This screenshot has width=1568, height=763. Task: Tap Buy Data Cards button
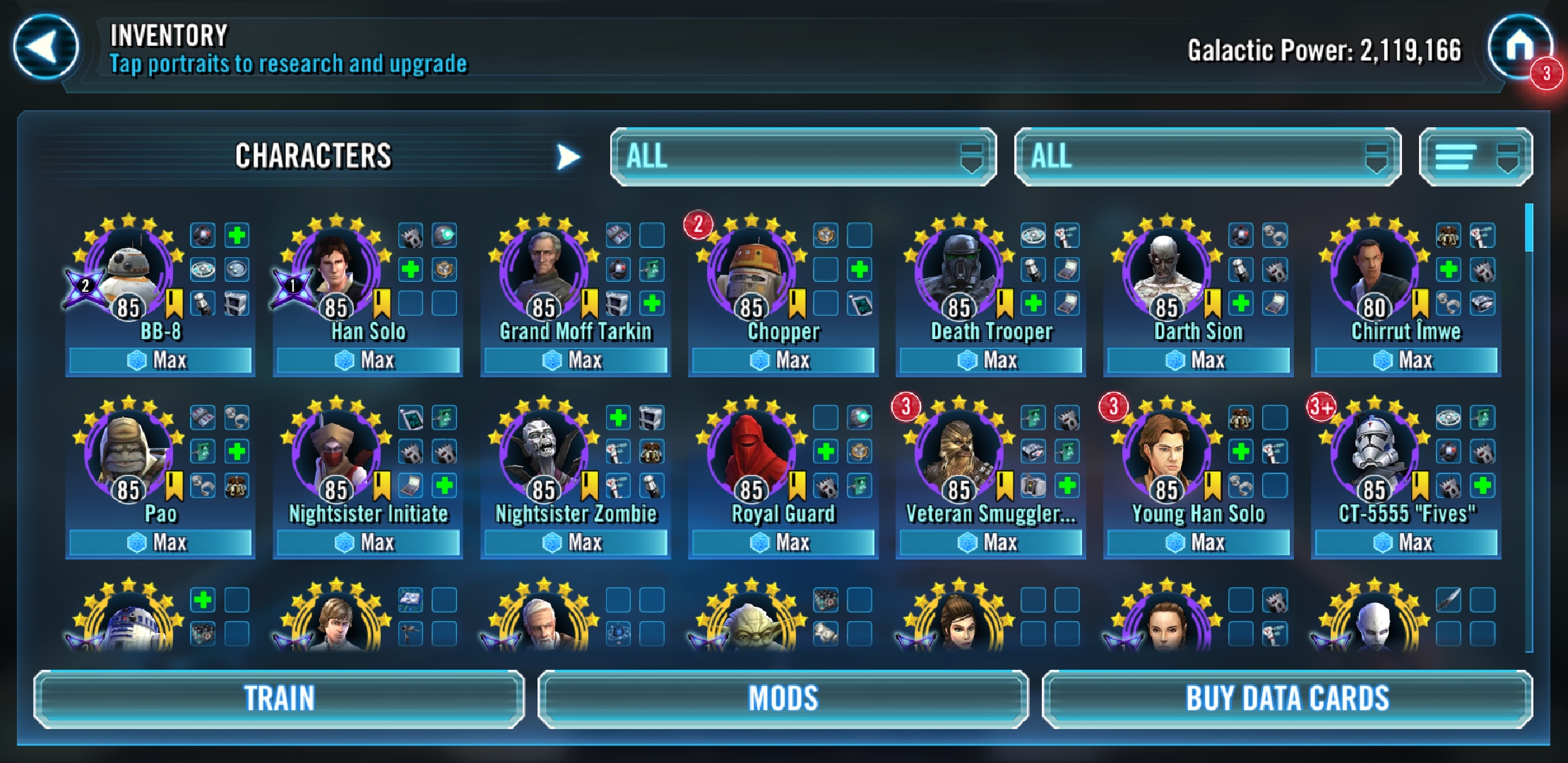point(1287,699)
